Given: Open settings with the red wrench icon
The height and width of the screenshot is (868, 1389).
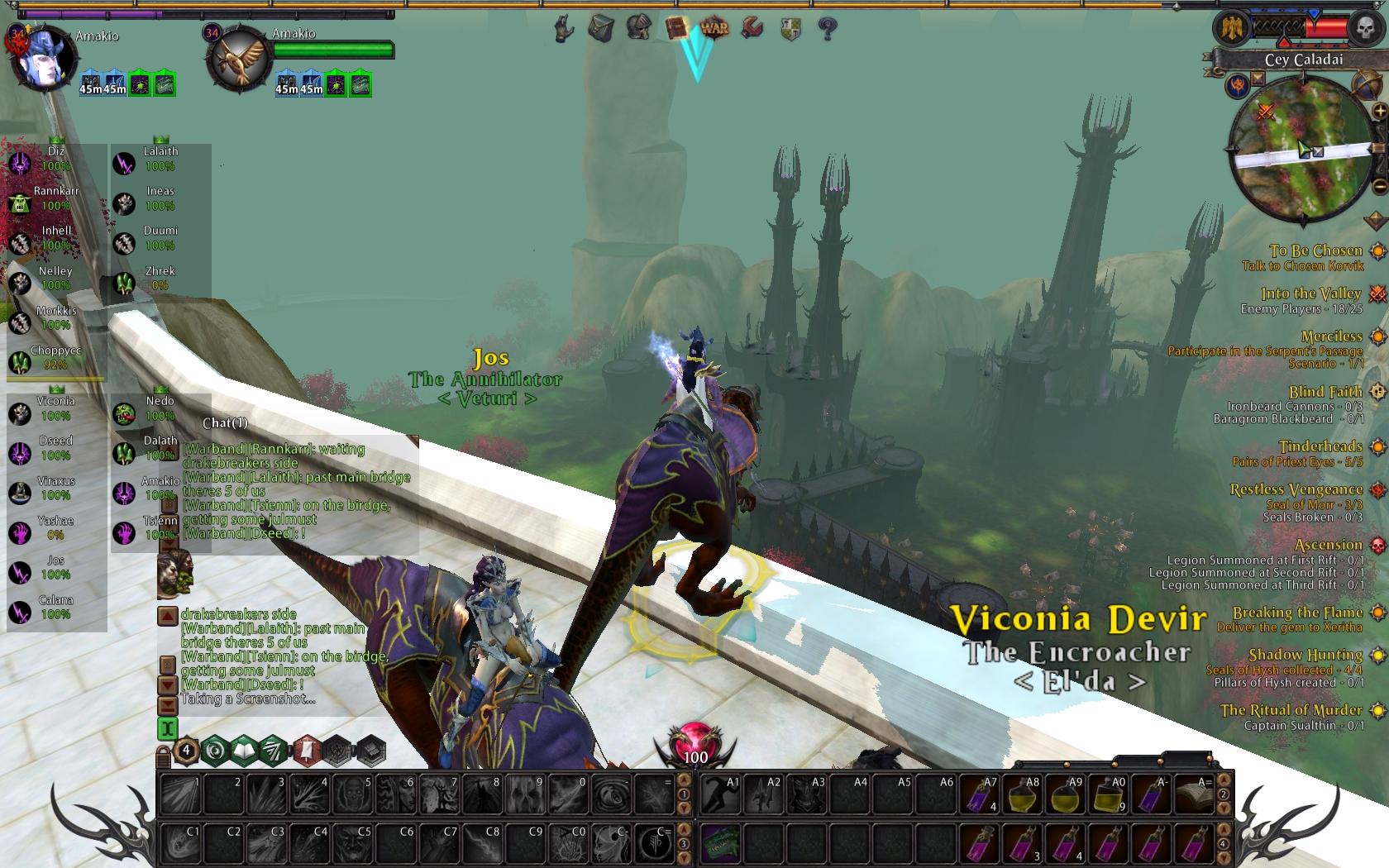Looking at the screenshot, I should tap(752, 29).
